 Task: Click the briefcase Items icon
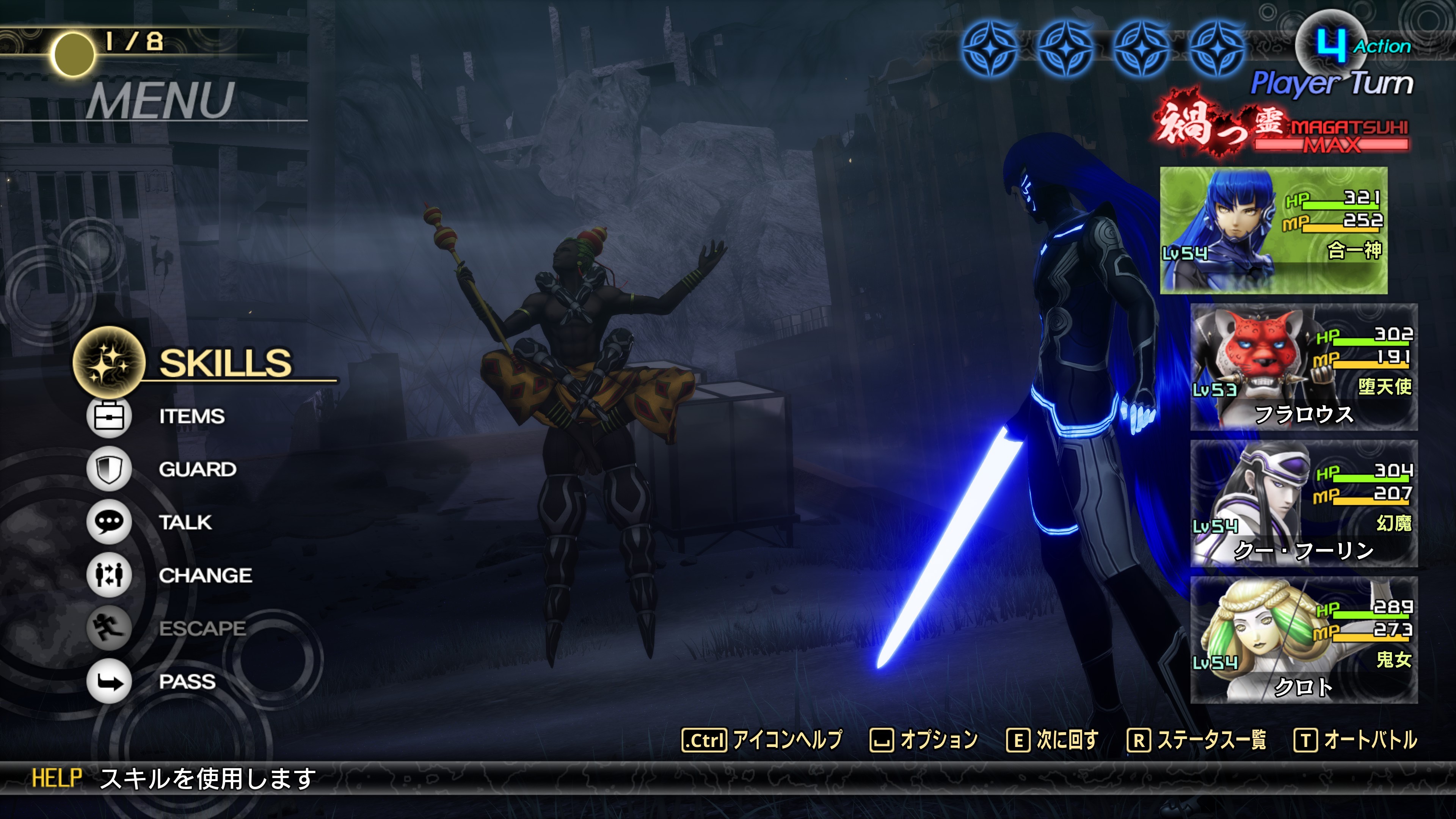(108, 417)
